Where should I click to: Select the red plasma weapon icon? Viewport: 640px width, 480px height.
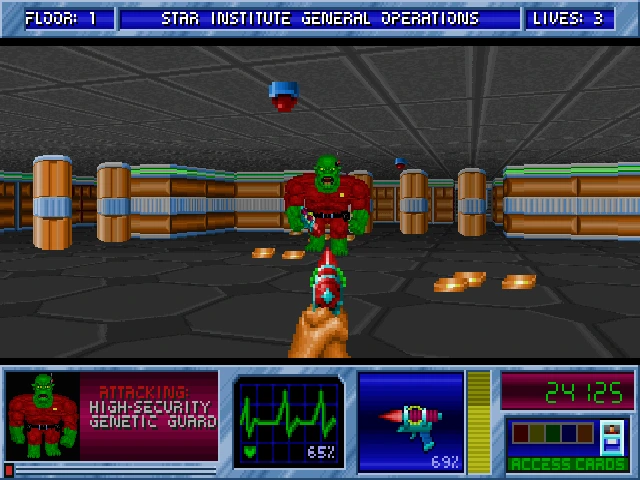[x=410, y=417]
